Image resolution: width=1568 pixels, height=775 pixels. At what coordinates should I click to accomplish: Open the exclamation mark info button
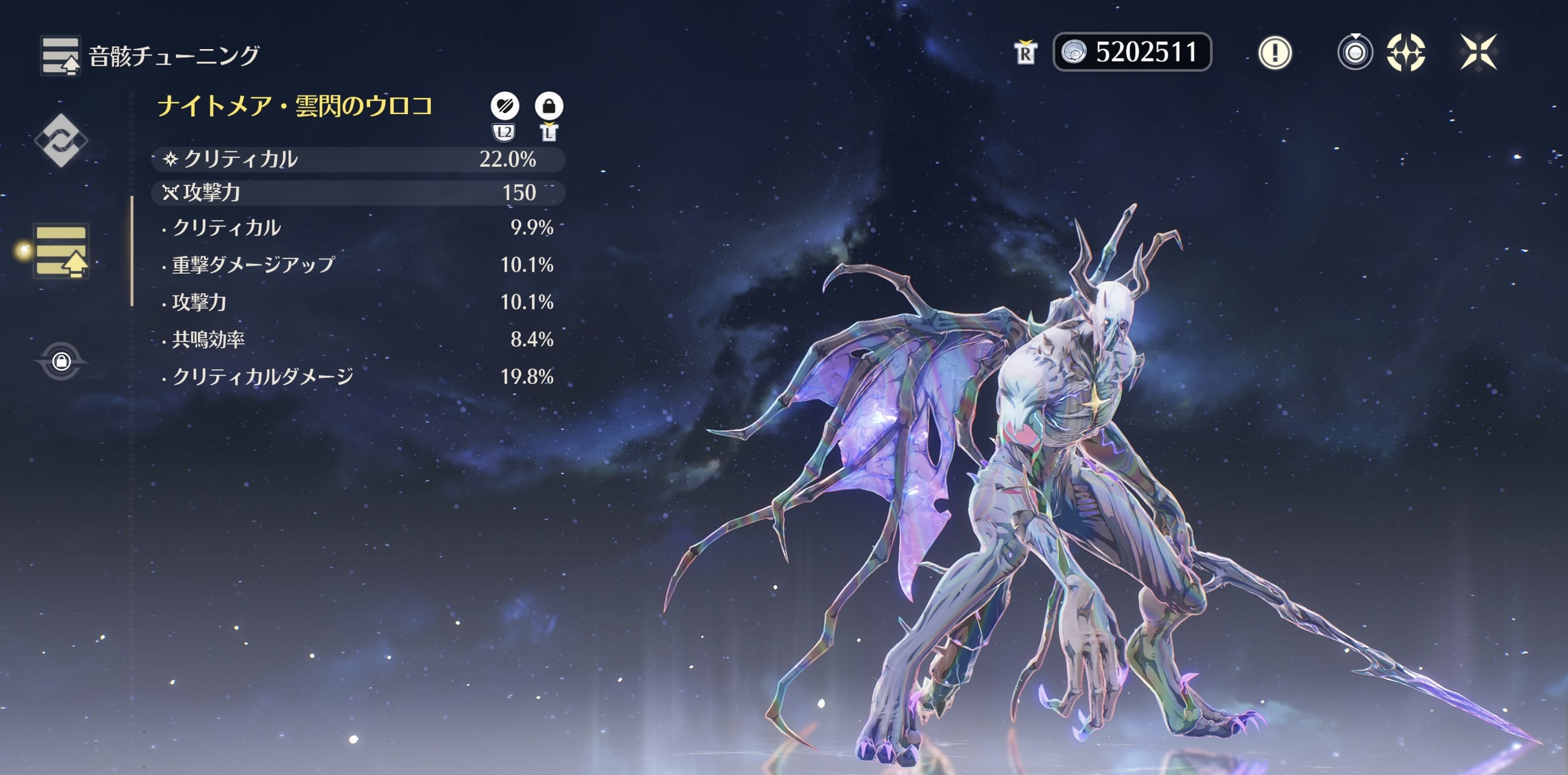(x=1275, y=52)
